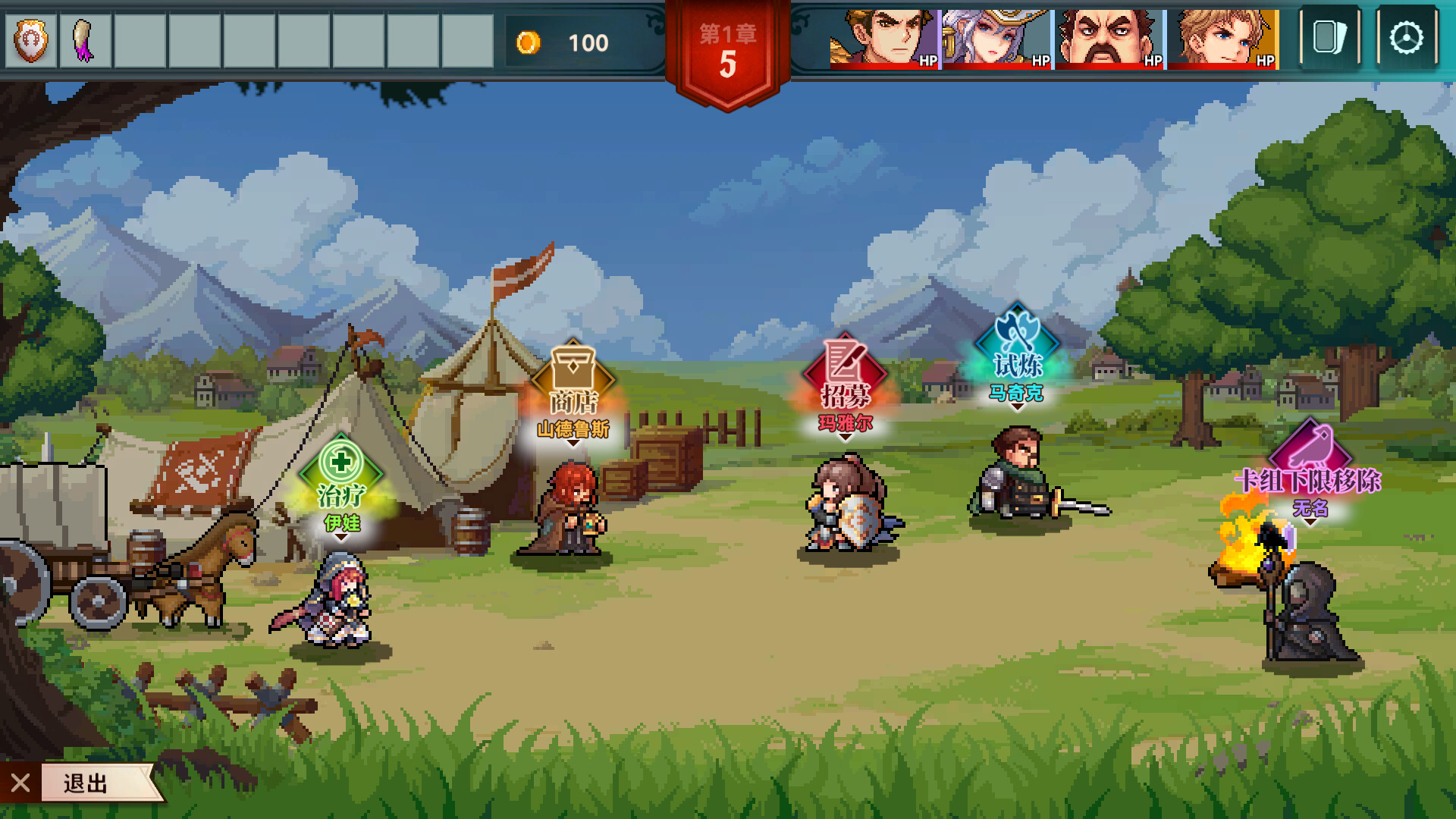
Task: Select the lion shield relic slot
Action: tap(31, 41)
